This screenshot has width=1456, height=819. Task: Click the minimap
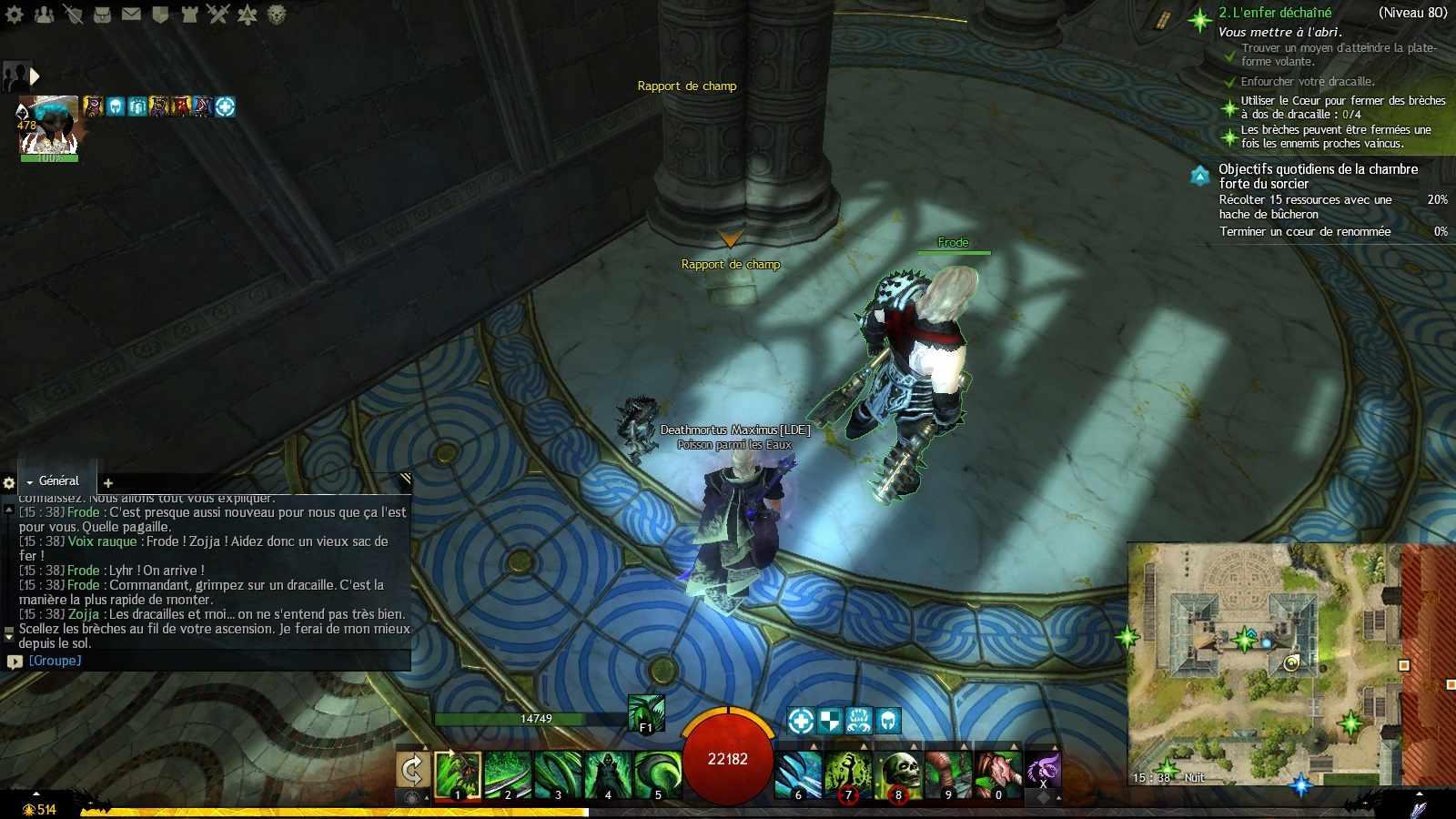(1265, 664)
